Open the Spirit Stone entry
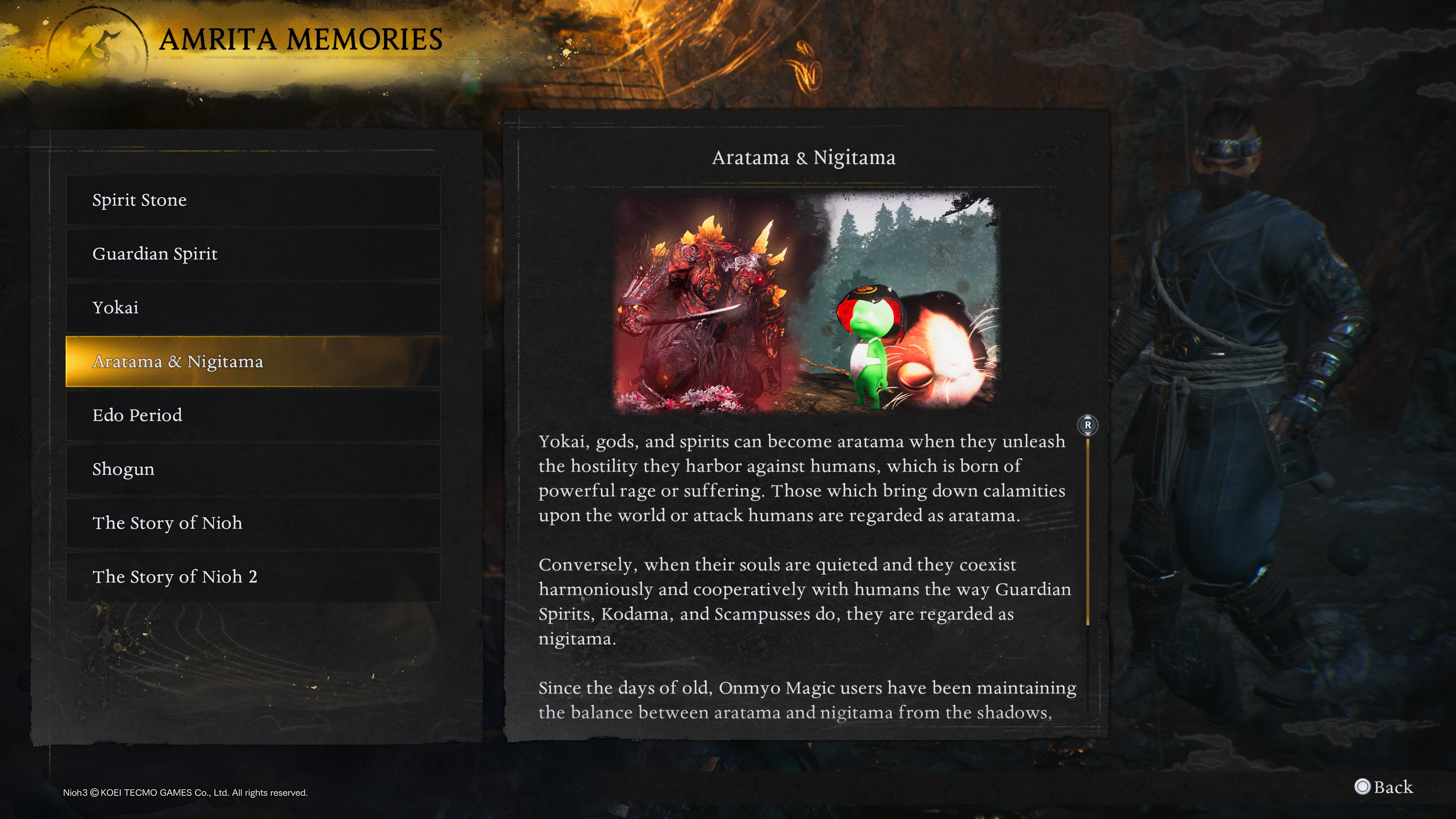Image resolution: width=1456 pixels, height=819 pixels. click(x=253, y=200)
